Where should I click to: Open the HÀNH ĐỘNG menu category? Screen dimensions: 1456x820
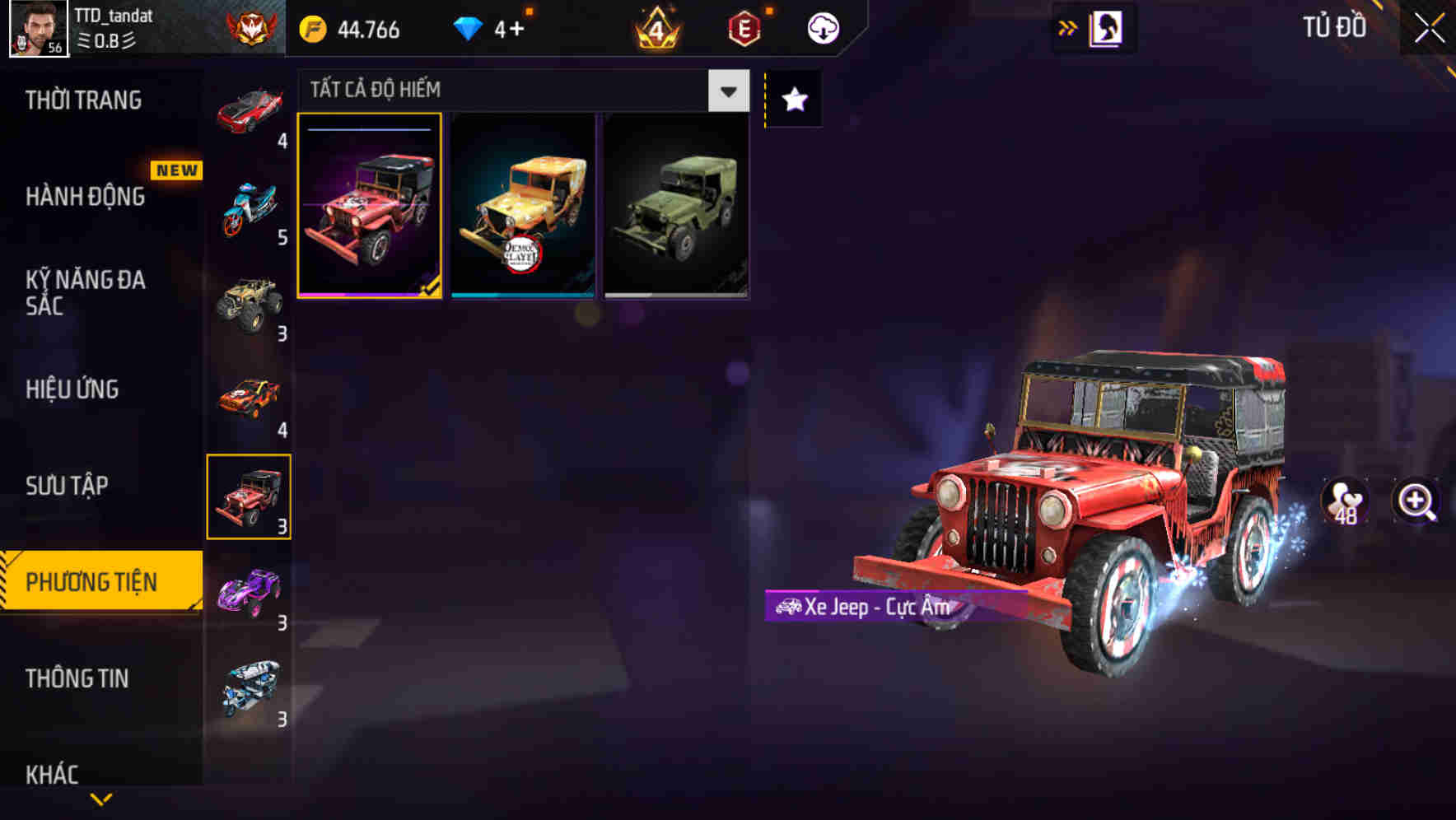[85, 197]
